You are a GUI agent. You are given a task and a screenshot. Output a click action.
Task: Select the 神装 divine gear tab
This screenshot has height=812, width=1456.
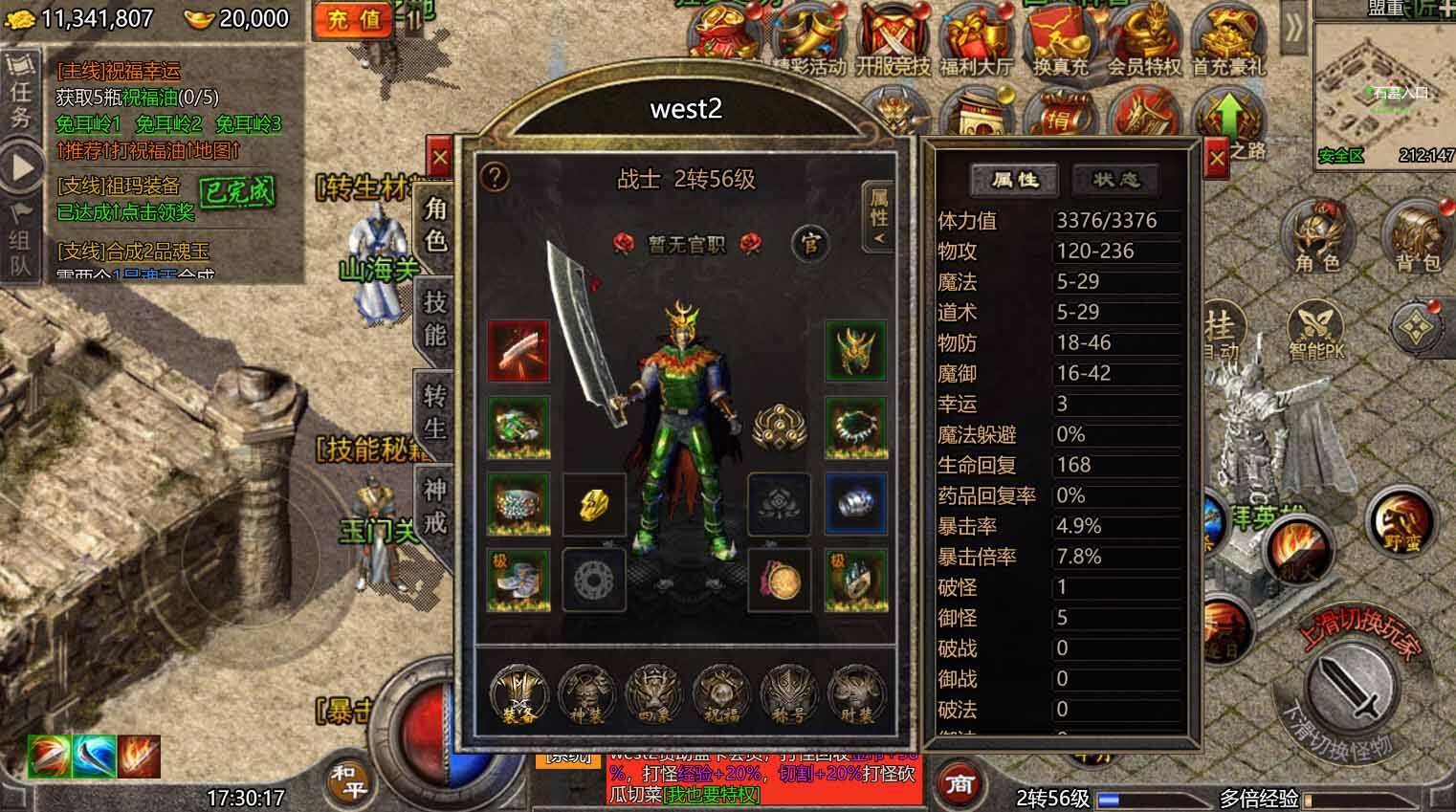click(x=585, y=693)
